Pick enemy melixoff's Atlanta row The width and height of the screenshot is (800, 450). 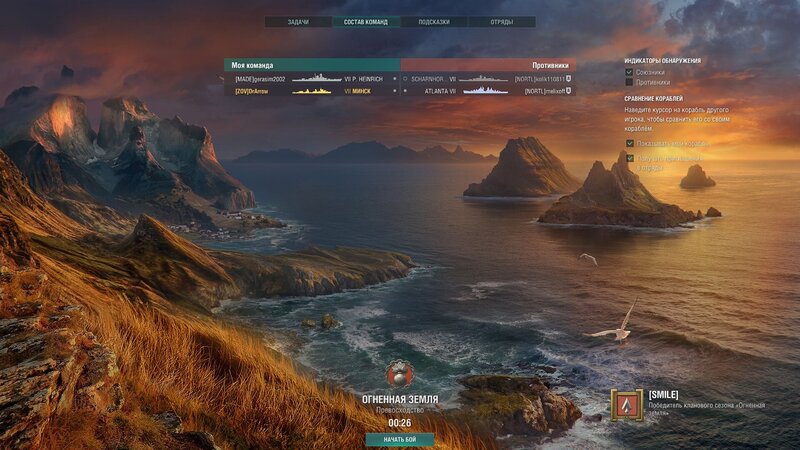[x=488, y=90]
